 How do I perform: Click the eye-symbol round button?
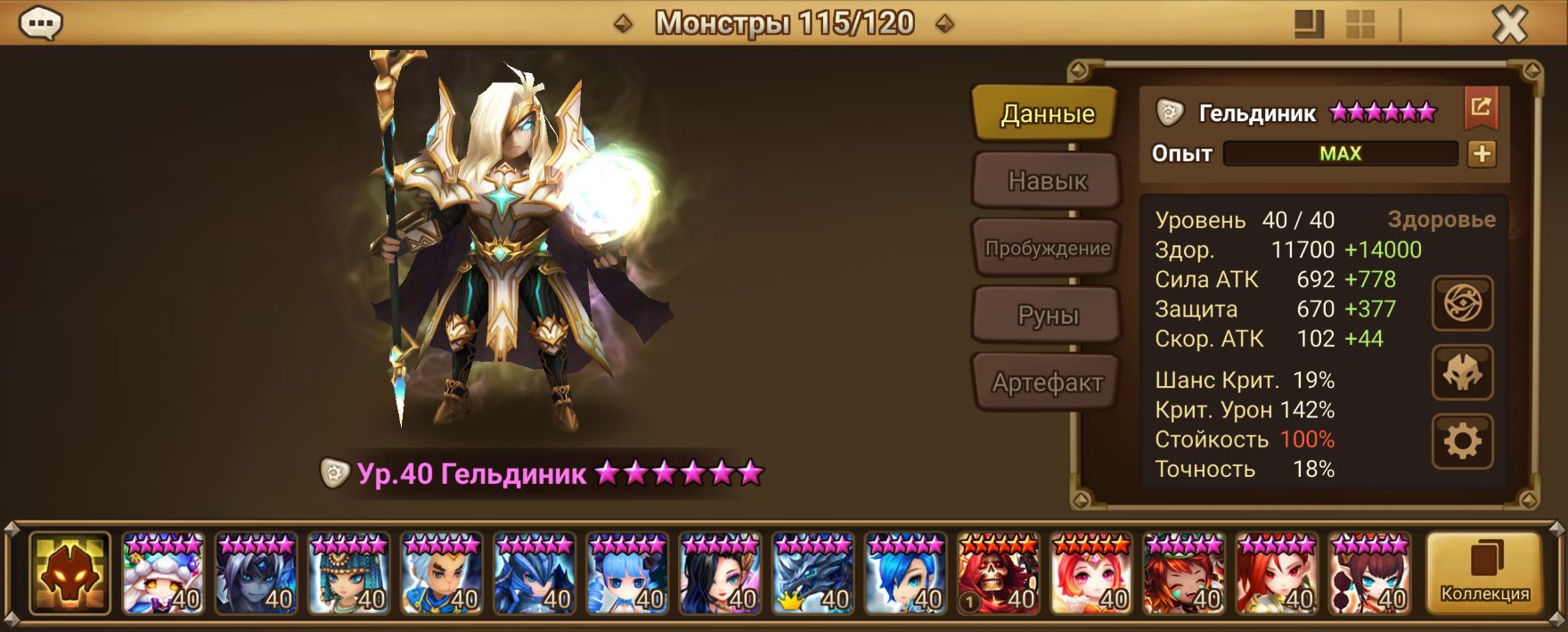[x=1462, y=305]
